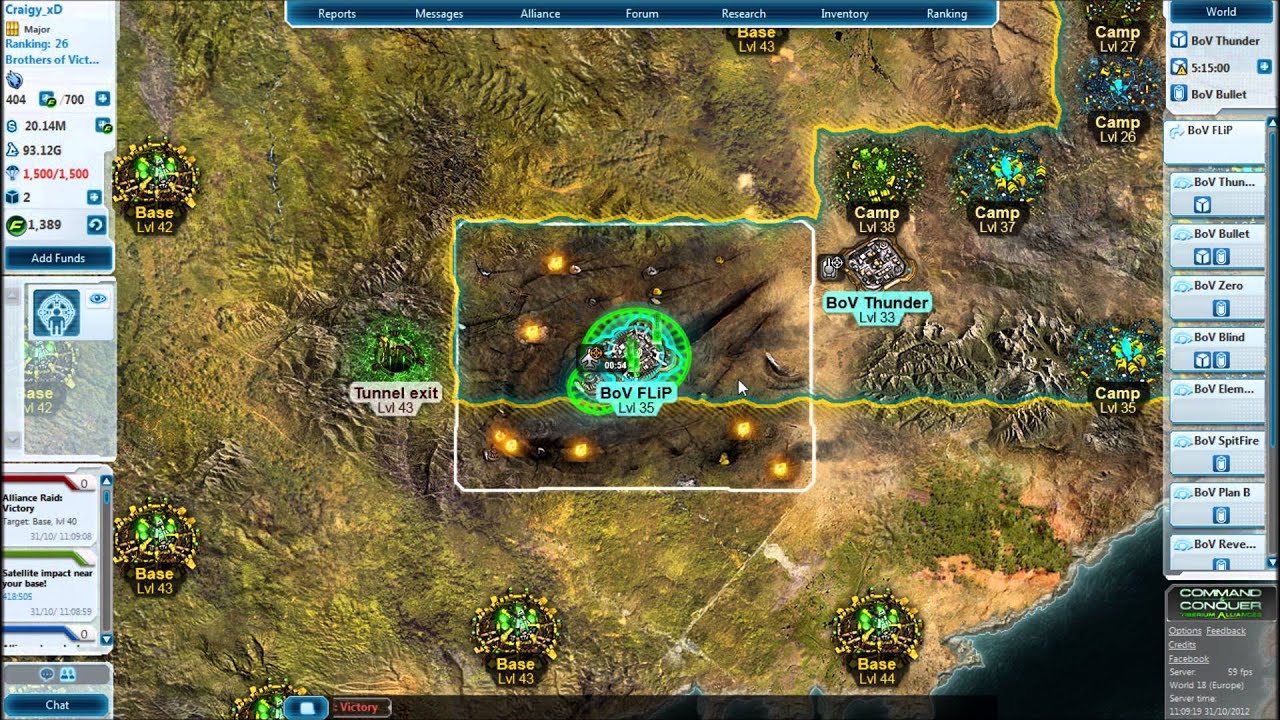Open the Reports menu
This screenshot has height=720, width=1280.
tap(337, 14)
